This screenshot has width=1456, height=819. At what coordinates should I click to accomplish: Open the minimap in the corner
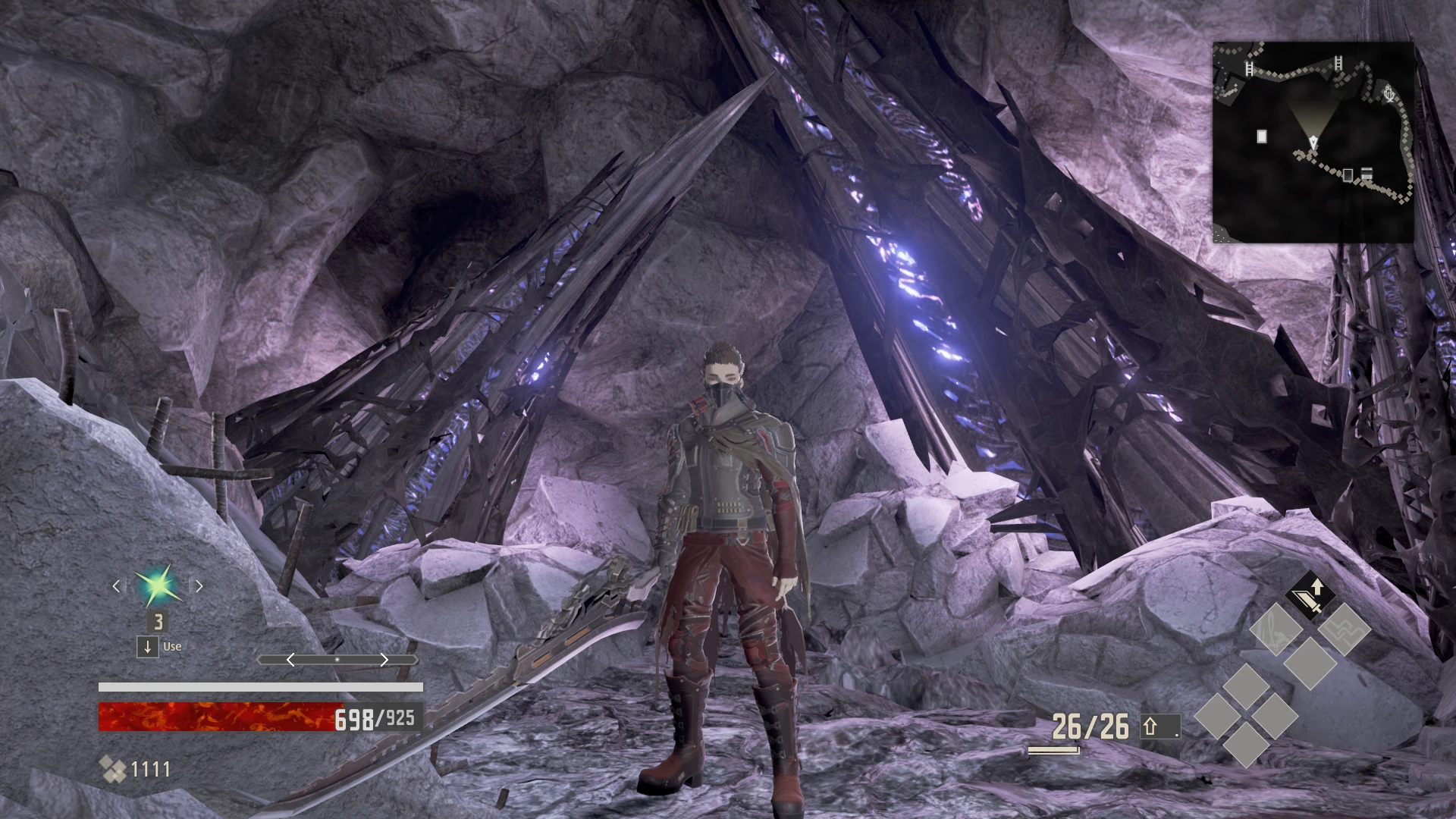coord(1313,142)
